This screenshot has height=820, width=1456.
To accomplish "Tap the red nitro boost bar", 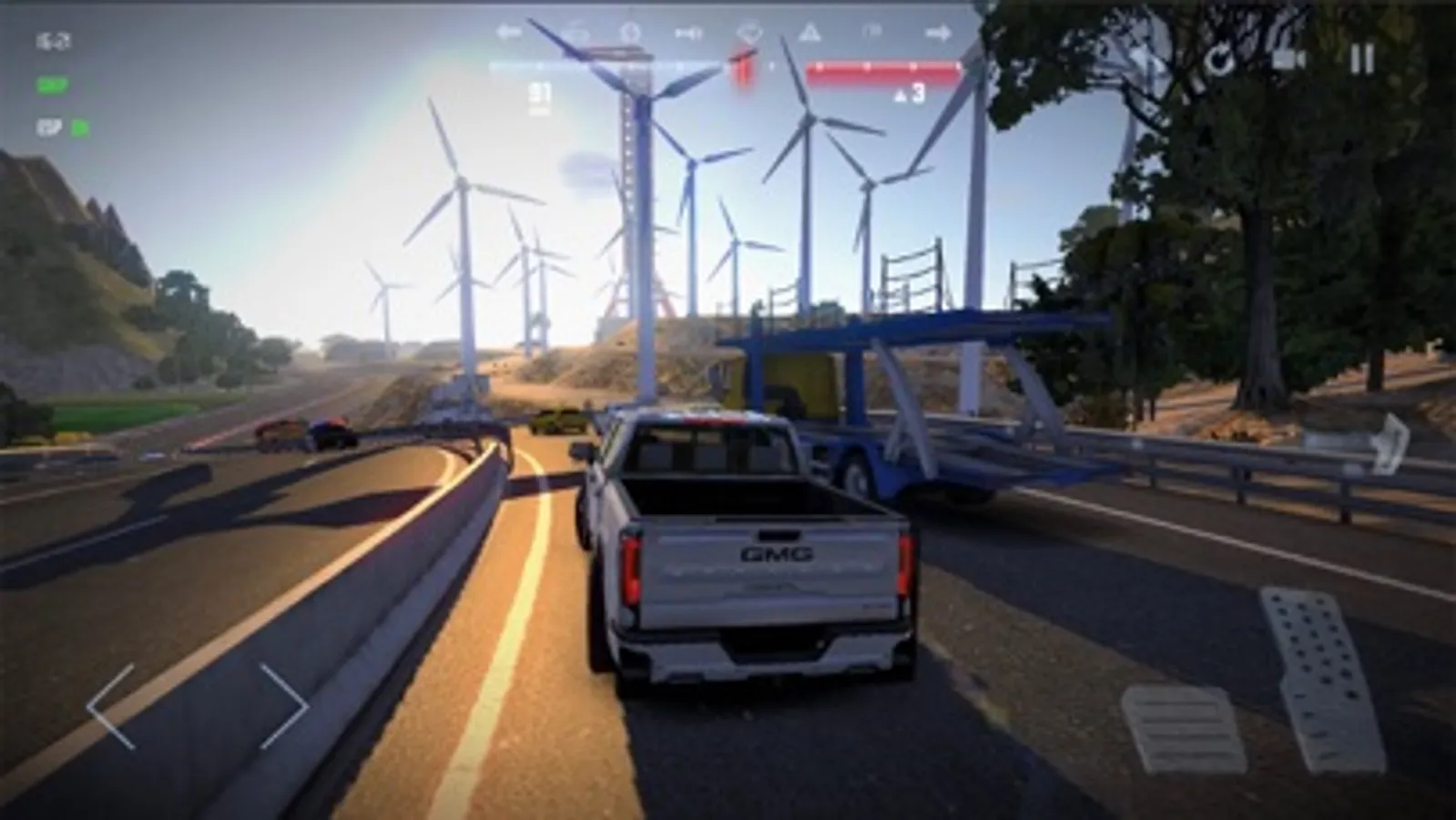I will click(879, 67).
